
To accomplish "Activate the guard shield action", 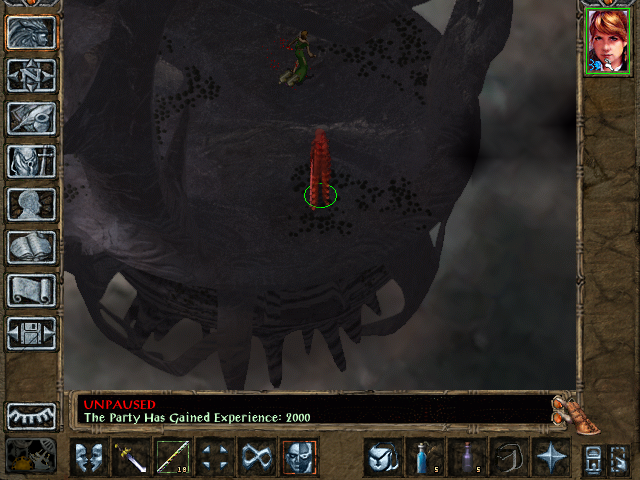I will point(90,458).
